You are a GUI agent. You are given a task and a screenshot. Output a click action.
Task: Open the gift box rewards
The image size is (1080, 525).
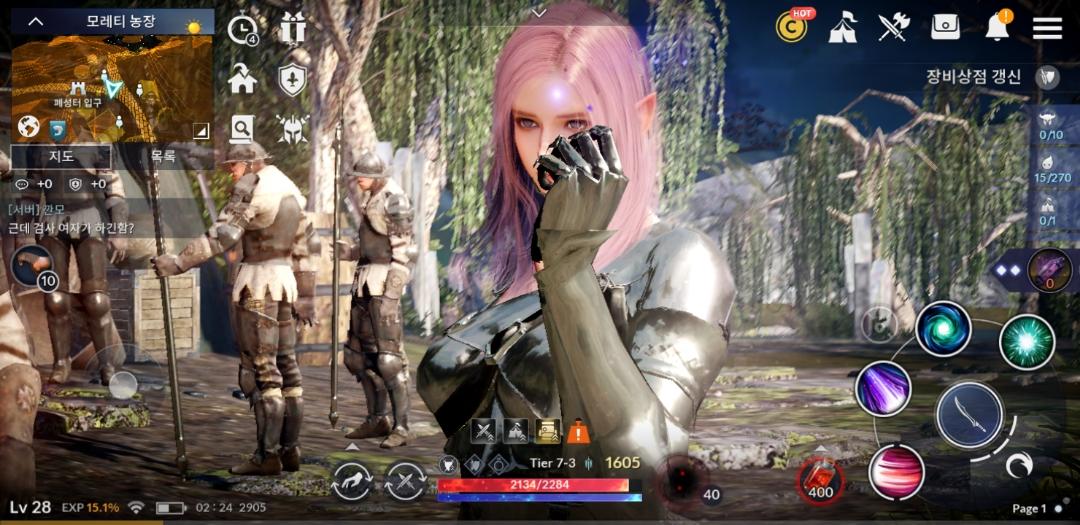(x=292, y=28)
